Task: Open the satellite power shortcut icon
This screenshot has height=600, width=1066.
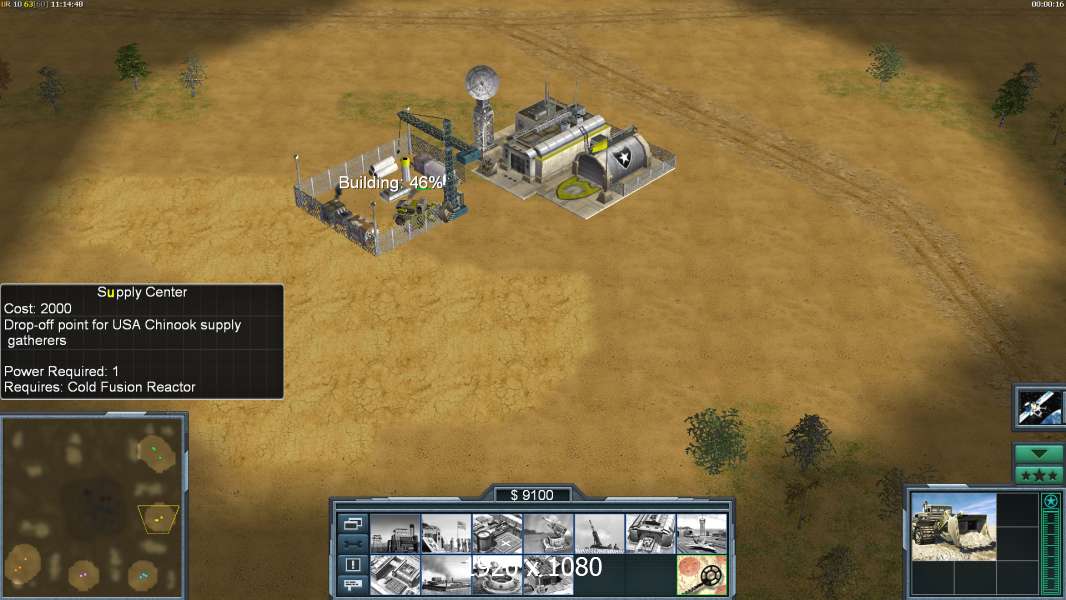Action: pyautogui.click(x=1039, y=405)
